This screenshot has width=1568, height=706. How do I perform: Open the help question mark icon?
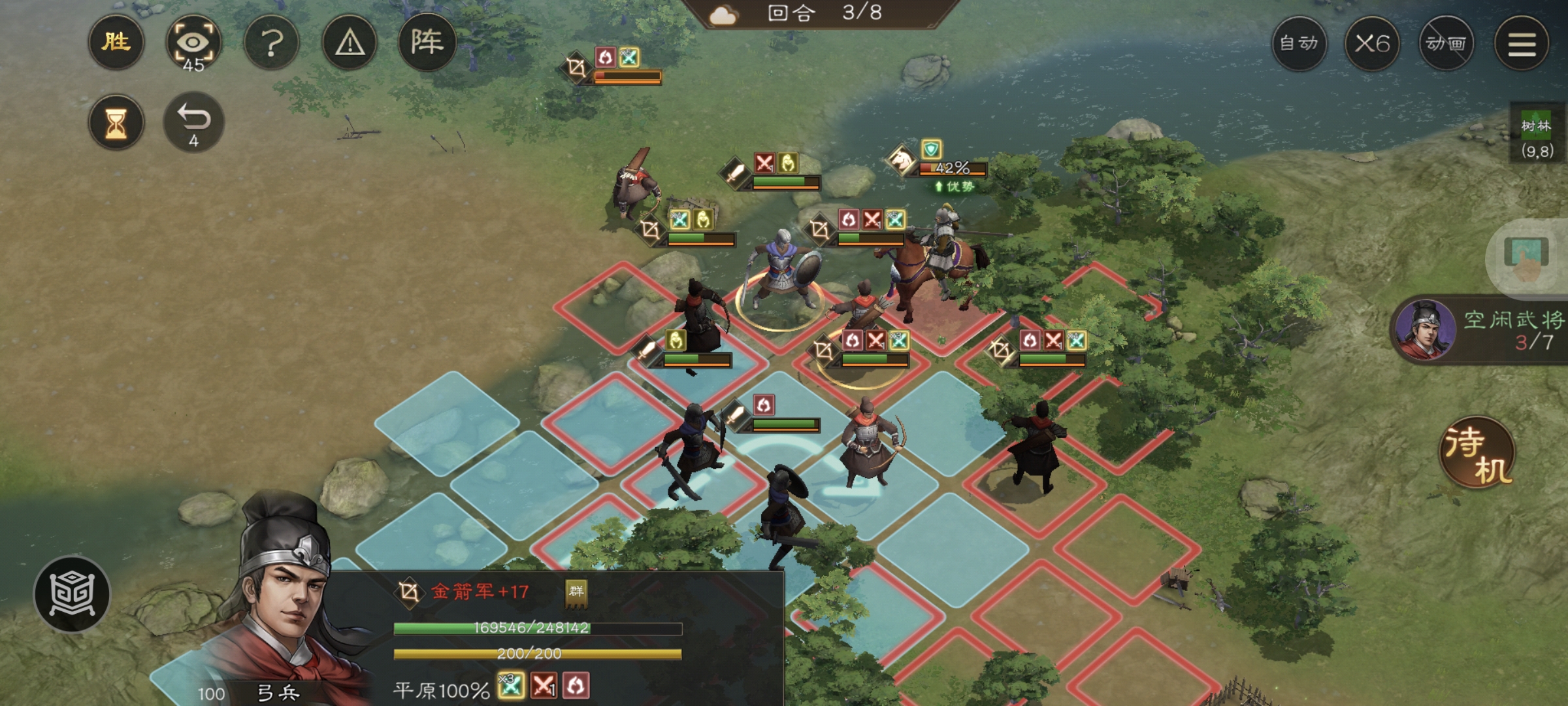272,42
